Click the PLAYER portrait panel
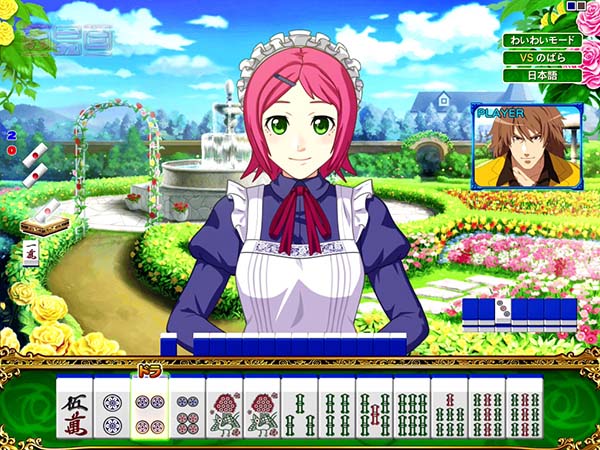This screenshot has width=600, height=450. (527, 146)
